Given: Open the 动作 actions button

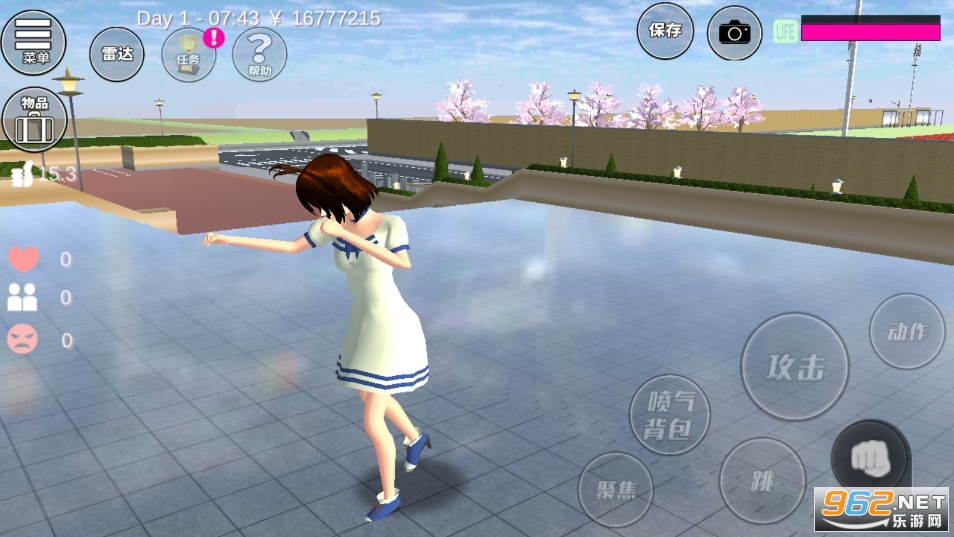Looking at the screenshot, I should tap(907, 332).
